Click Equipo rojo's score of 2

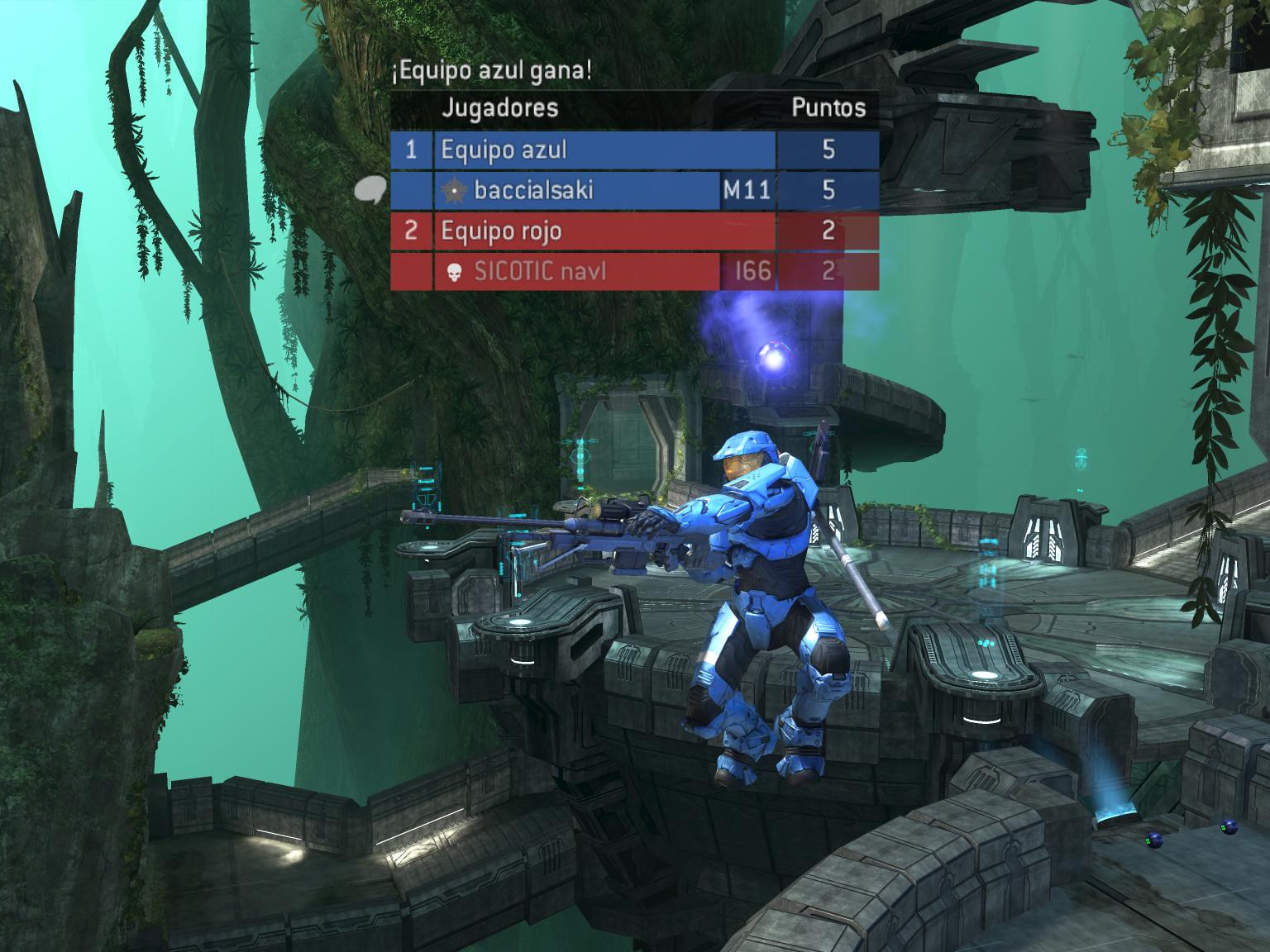point(828,231)
